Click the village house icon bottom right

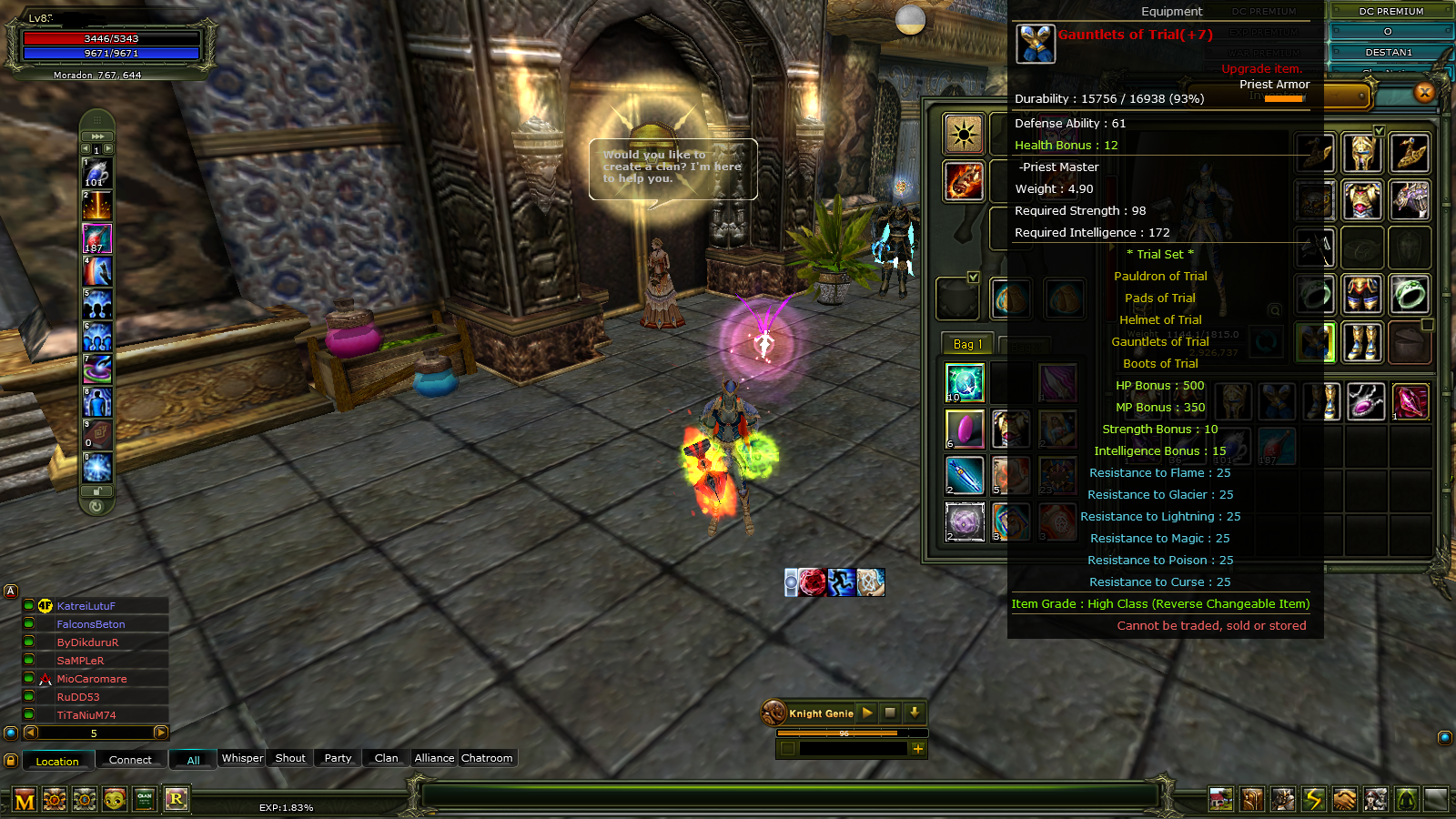(1220, 798)
